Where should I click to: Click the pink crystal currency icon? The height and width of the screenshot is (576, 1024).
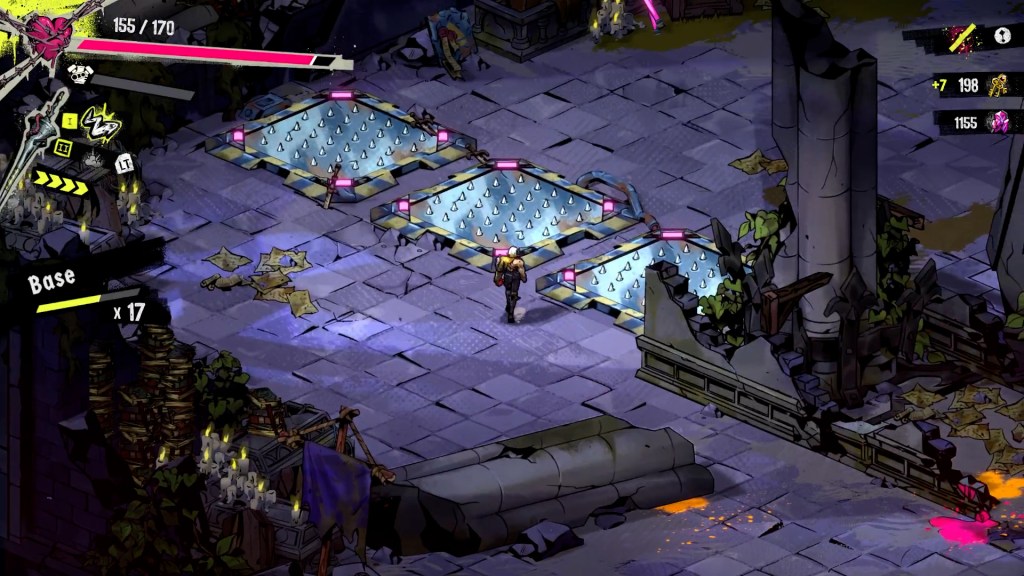click(999, 122)
